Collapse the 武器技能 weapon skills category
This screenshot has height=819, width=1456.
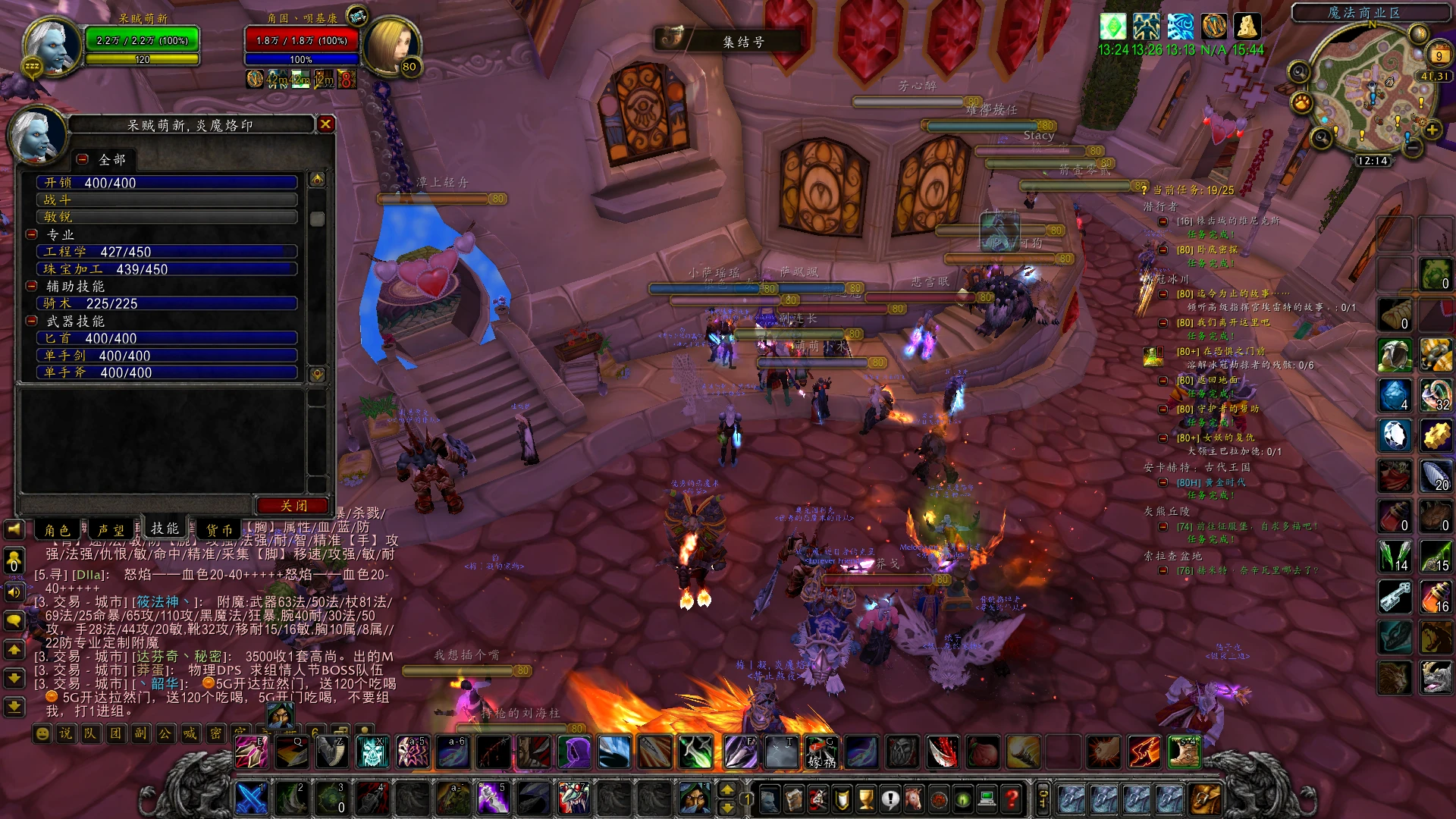tap(32, 321)
